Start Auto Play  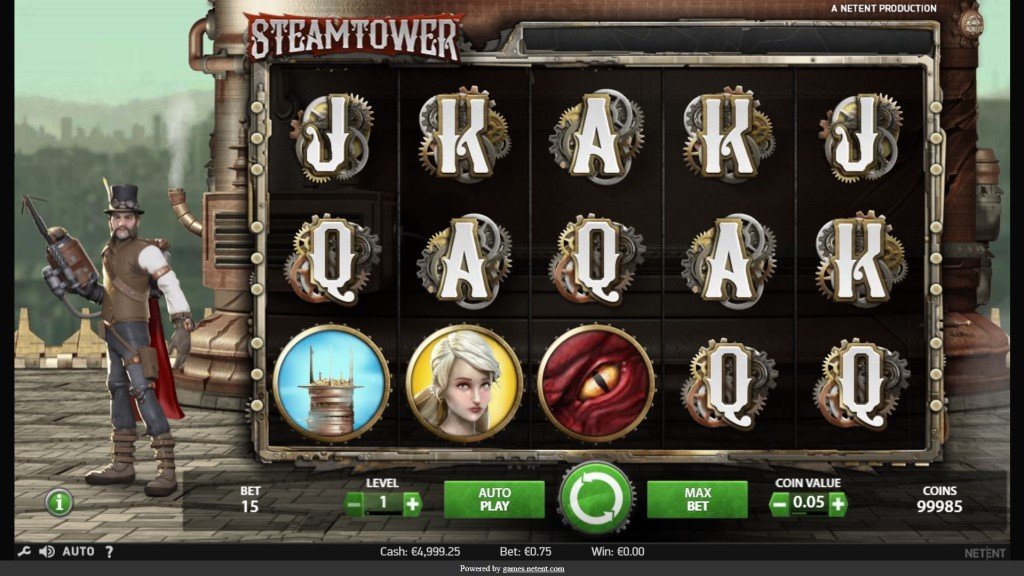click(x=494, y=499)
